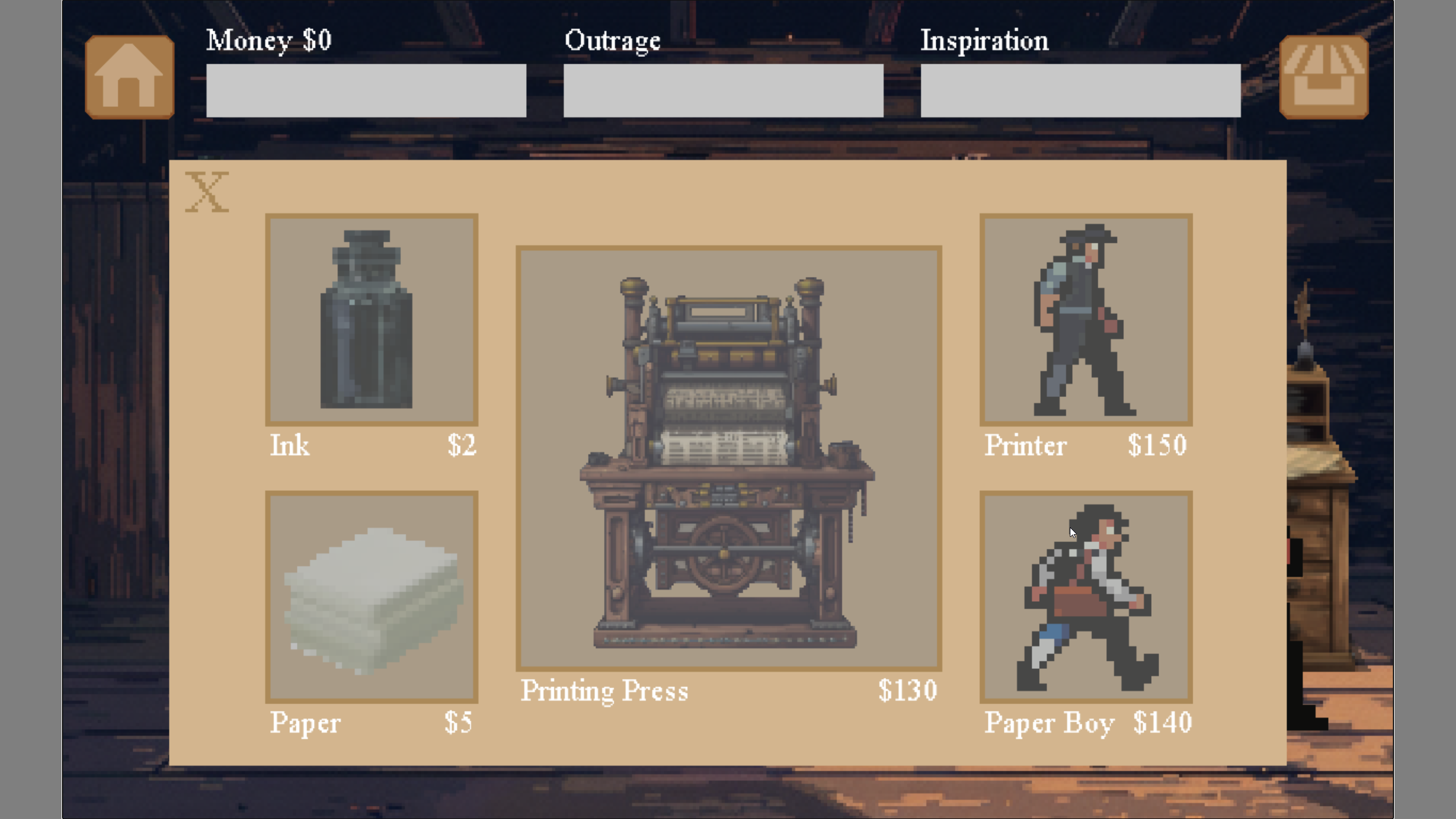Viewport: 1456px width, 819px height.
Task: Click the Money progress bar
Action: [x=367, y=90]
